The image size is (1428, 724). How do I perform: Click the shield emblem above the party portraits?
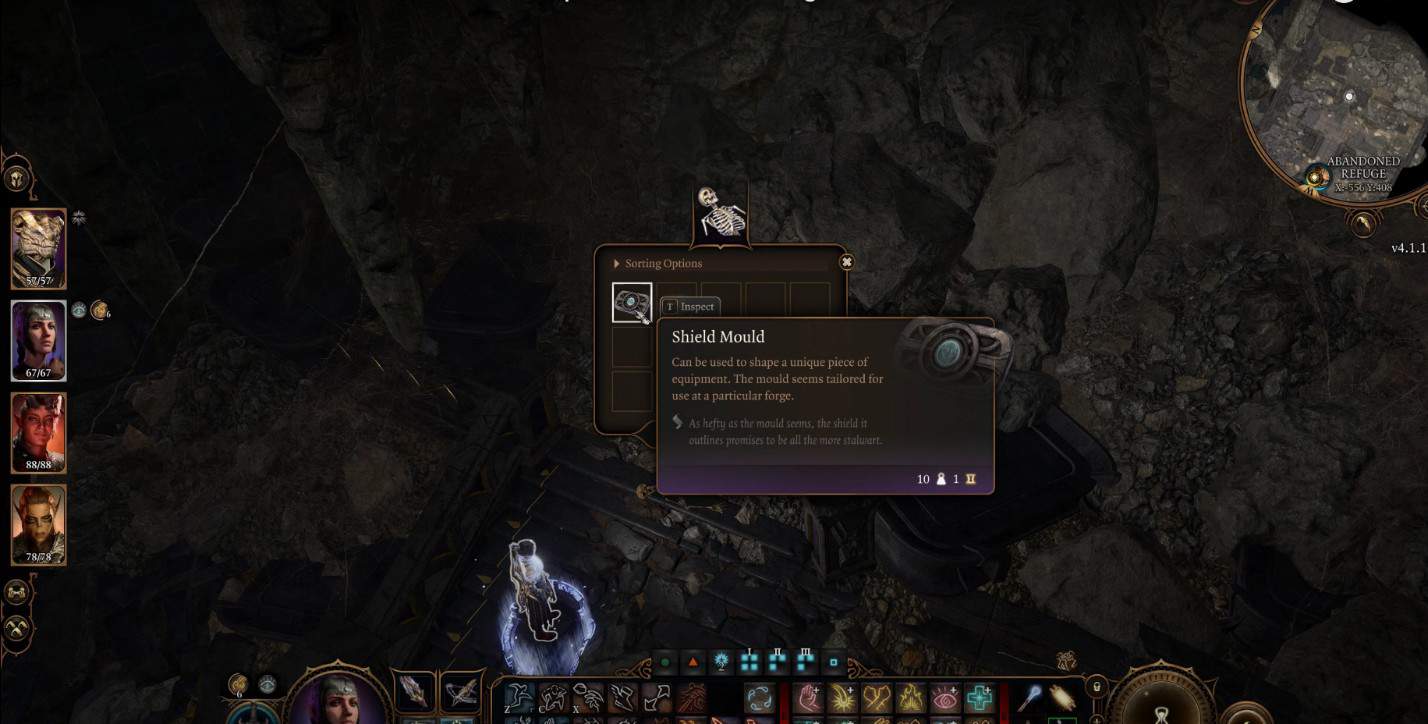pyautogui.click(x=17, y=178)
